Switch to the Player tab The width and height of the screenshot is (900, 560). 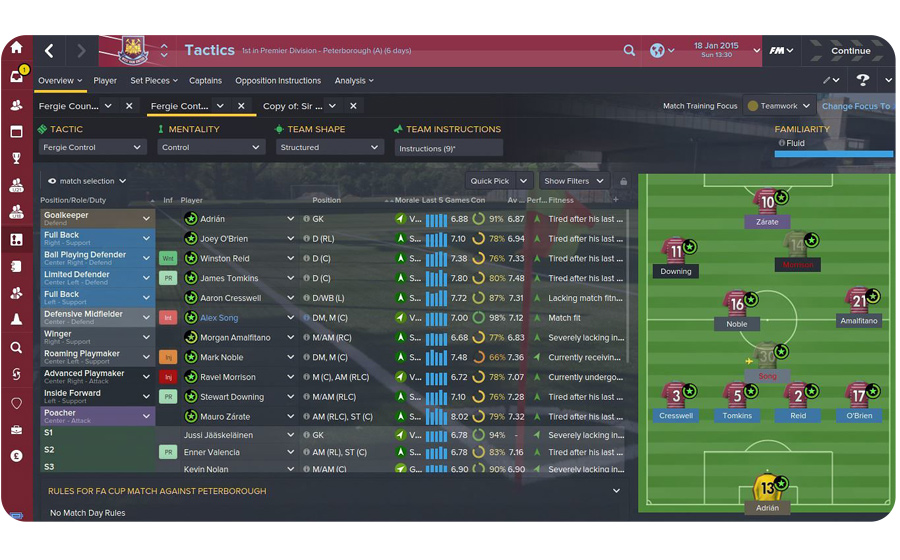point(105,81)
